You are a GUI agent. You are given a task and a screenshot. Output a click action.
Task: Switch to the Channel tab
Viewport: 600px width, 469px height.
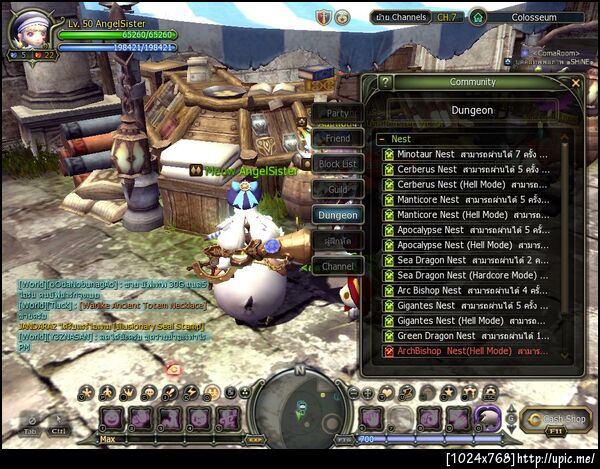[337, 267]
